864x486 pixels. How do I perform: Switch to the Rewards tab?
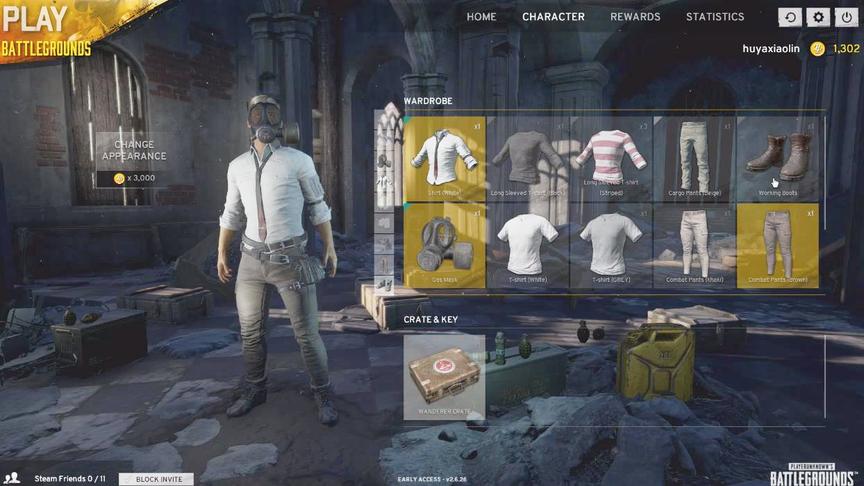tap(635, 17)
